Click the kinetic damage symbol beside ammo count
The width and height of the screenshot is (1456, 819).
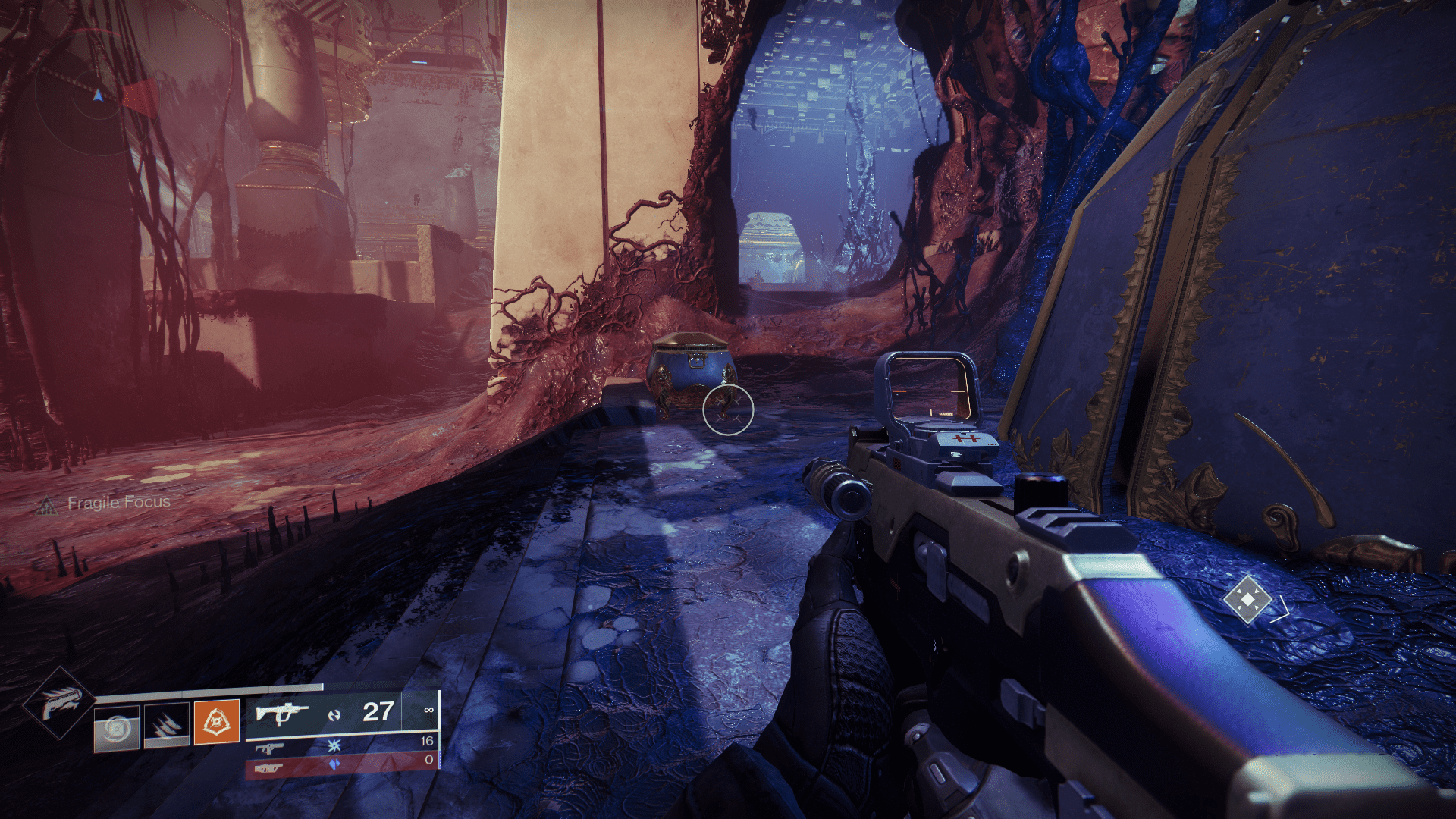point(333,716)
